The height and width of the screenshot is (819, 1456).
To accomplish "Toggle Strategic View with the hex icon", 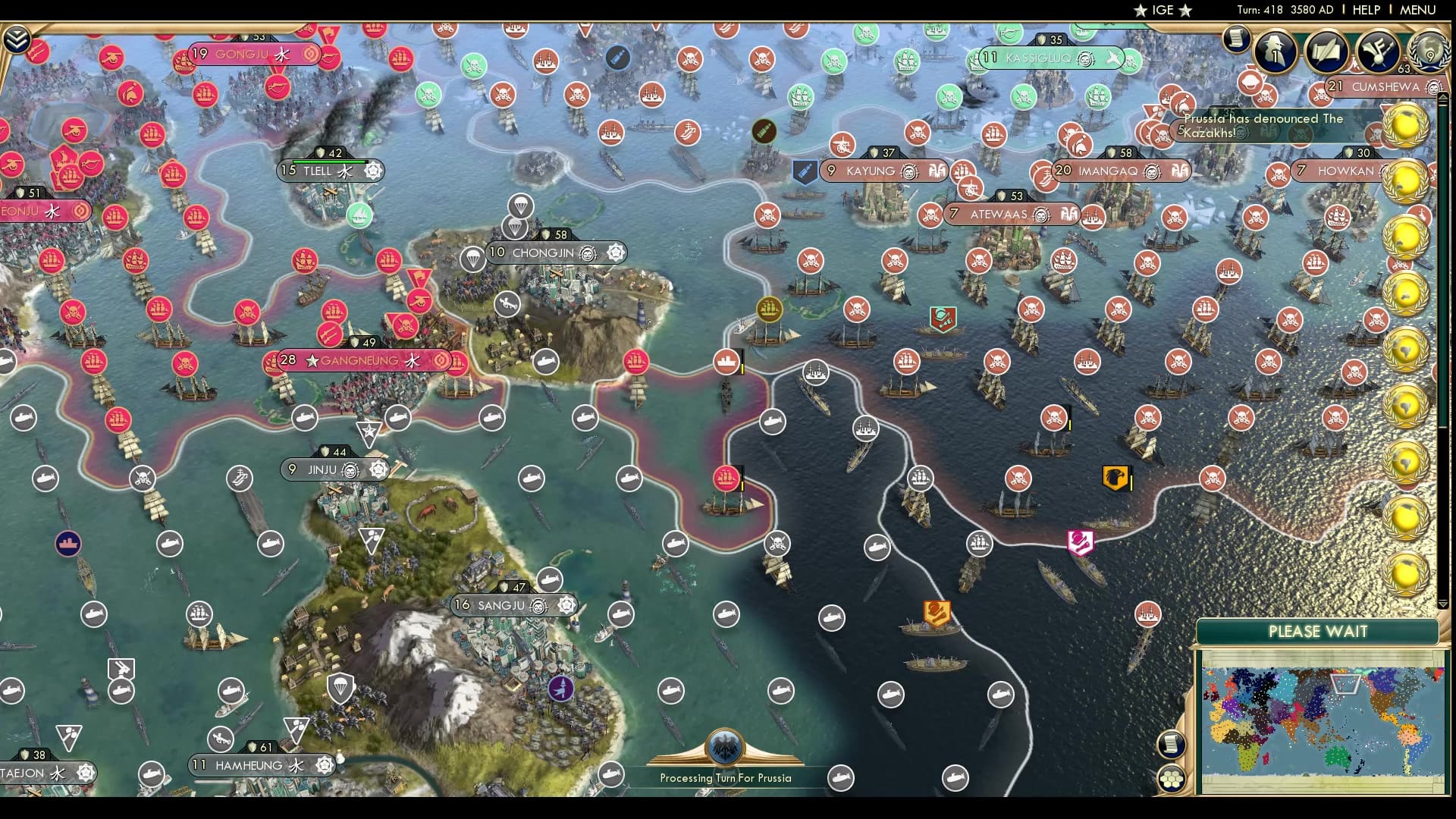I will [1170, 779].
